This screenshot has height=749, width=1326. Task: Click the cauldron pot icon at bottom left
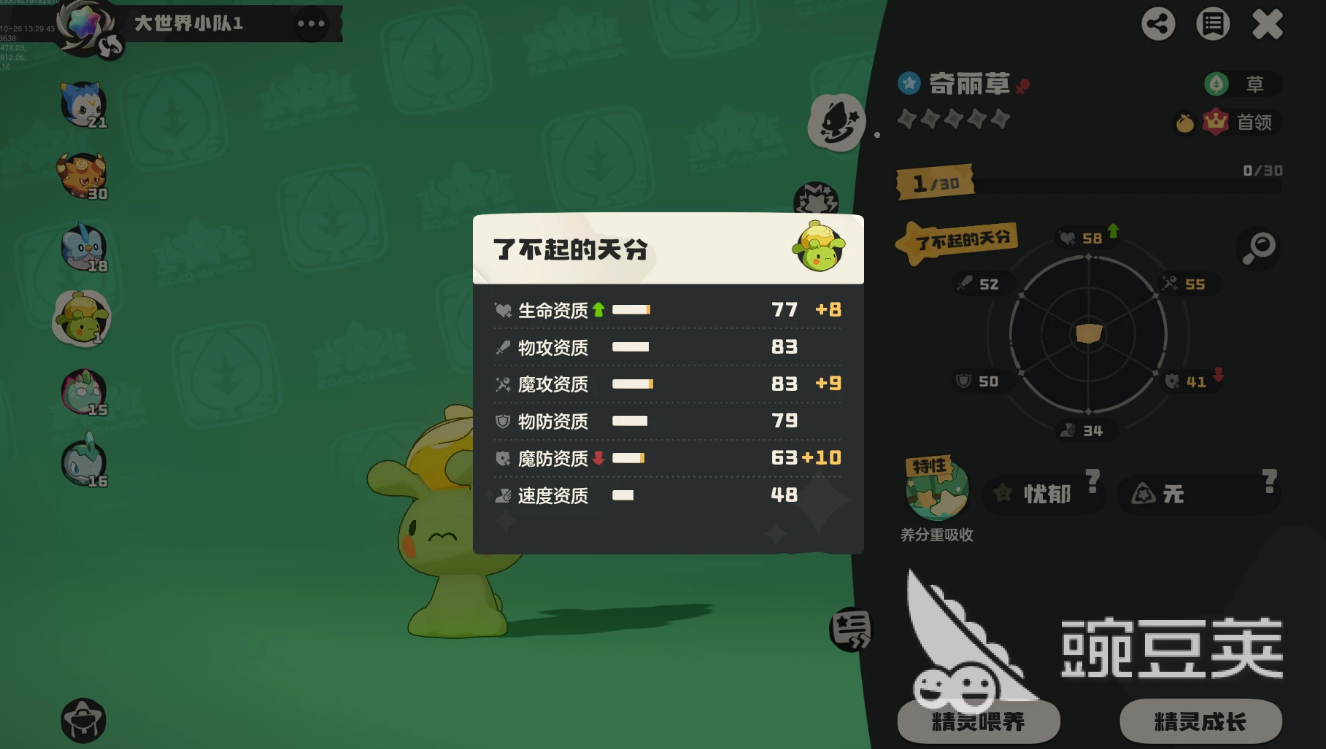[x=83, y=721]
